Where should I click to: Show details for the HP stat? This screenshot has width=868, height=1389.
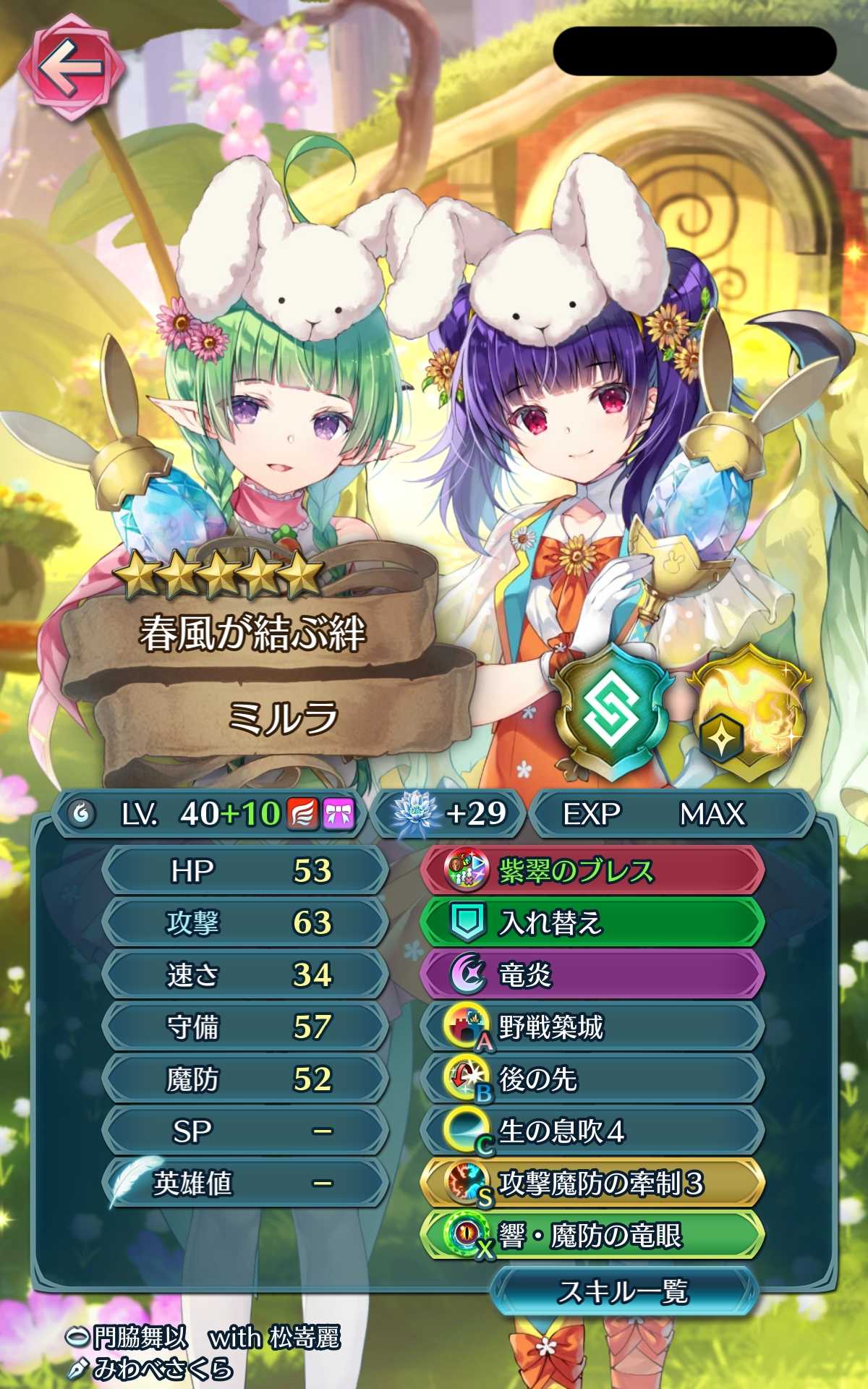pyautogui.click(x=246, y=870)
